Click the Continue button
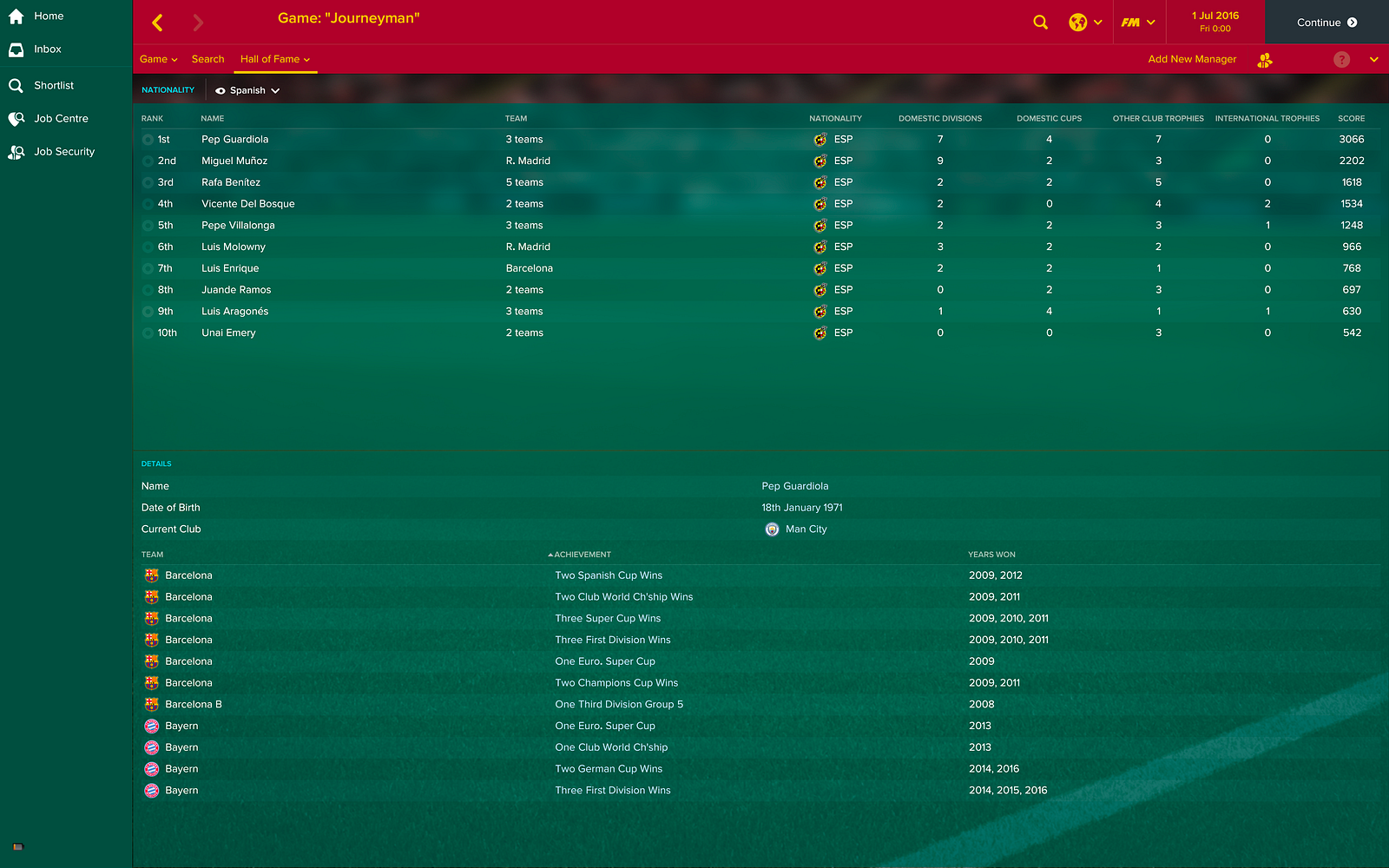The height and width of the screenshot is (868, 1389). [x=1326, y=23]
